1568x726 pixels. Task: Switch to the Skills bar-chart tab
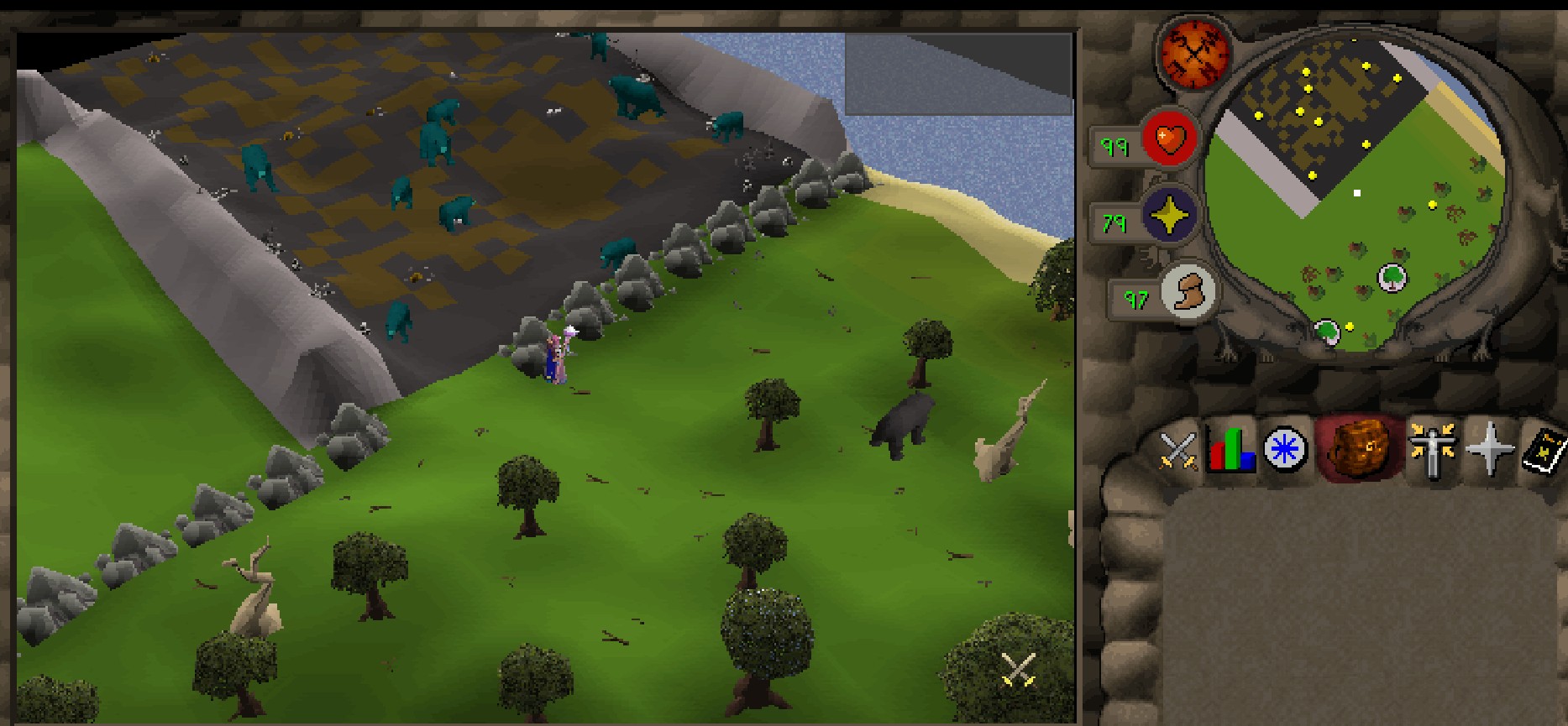point(1230,449)
